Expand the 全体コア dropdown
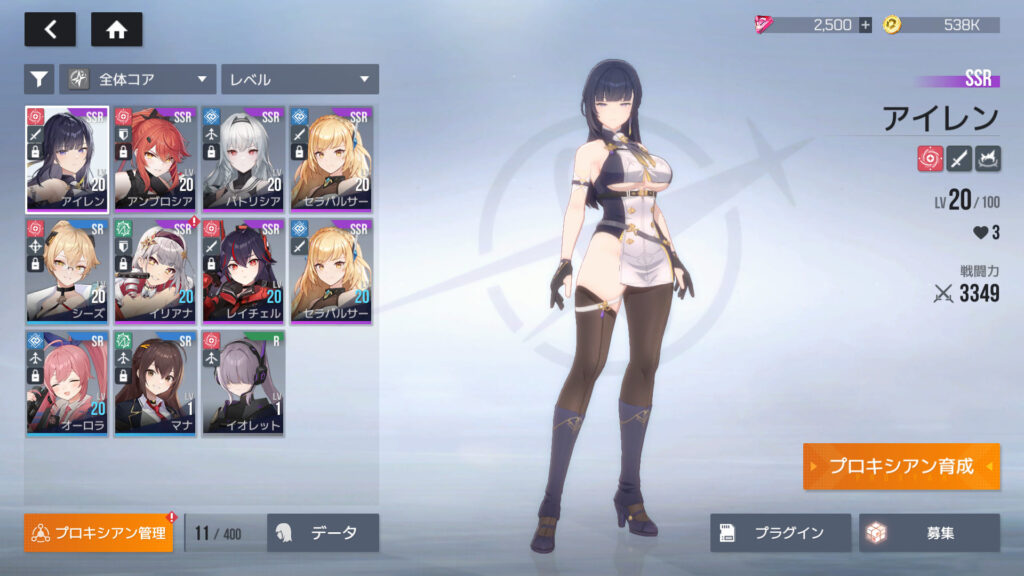Image resolution: width=1024 pixels, height=576 pixels. 138,79
